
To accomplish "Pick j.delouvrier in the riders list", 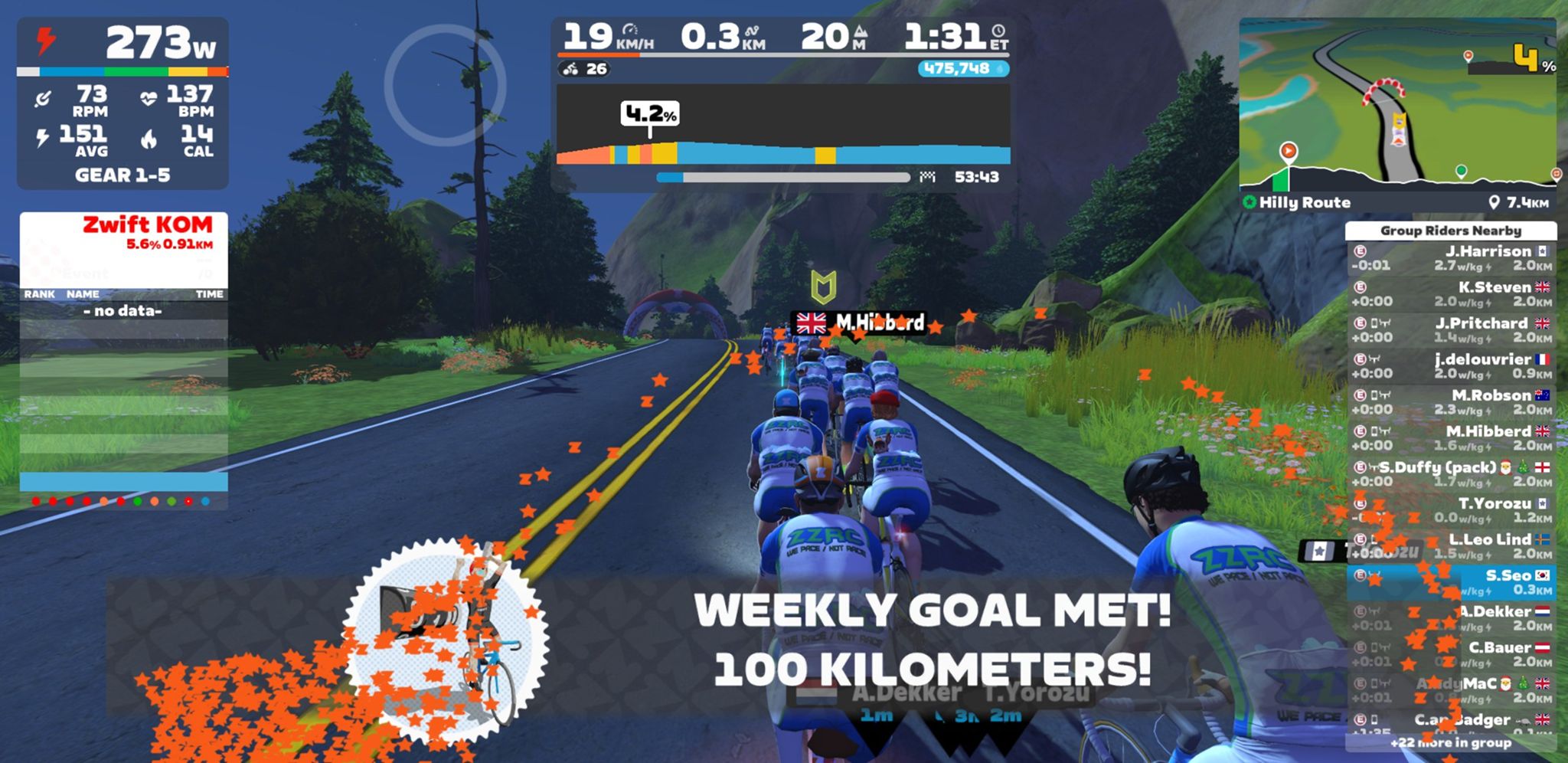I will click(x=1451, y=366).
